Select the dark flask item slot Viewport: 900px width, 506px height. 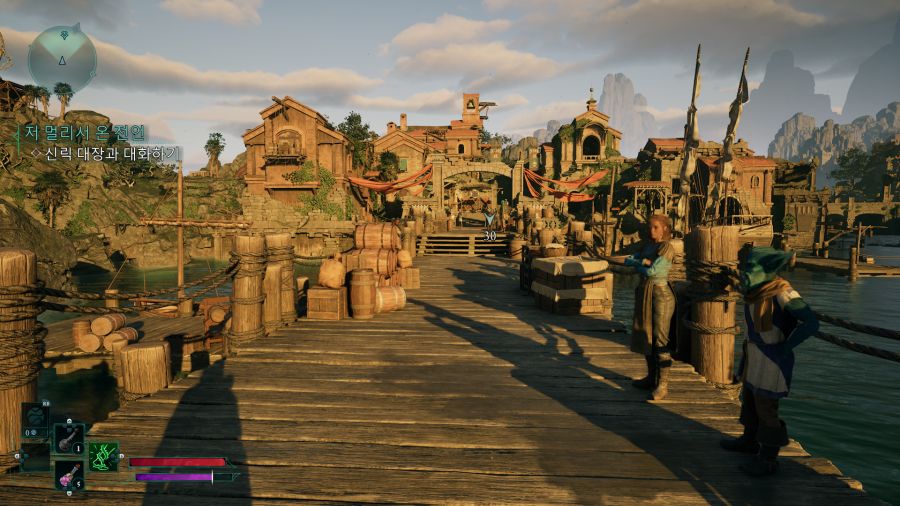coord(68,437)
